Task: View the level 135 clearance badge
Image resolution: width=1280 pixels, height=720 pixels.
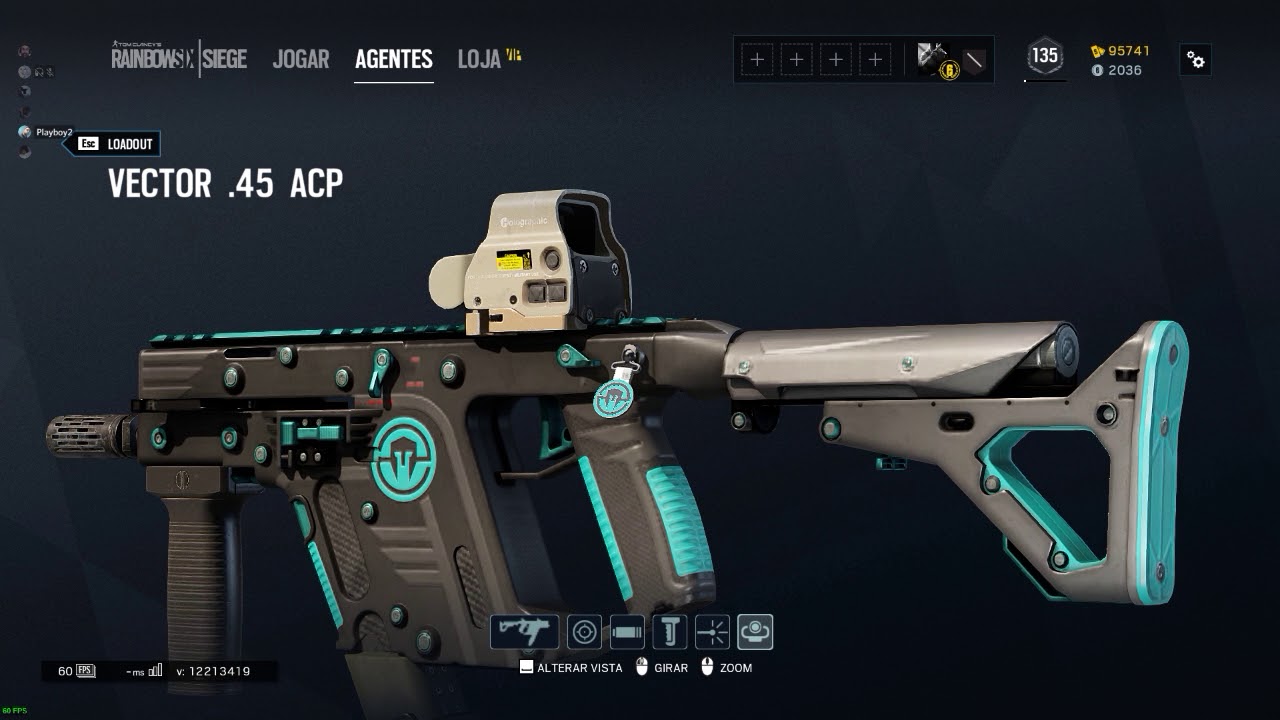Action: (x=1045, y=57)
